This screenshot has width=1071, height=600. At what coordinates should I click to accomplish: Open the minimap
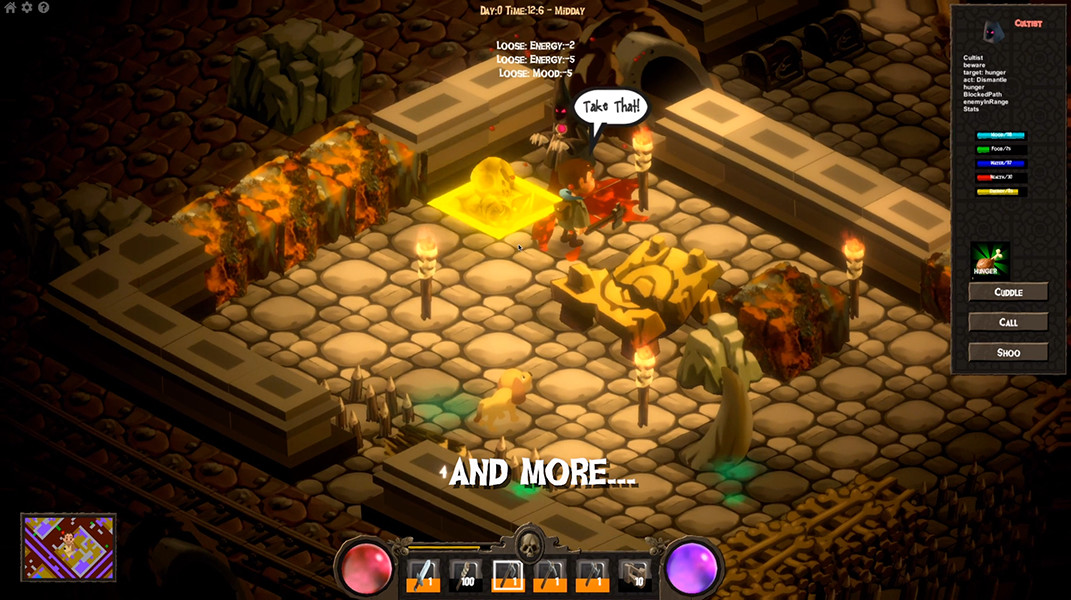tap(68, 547)
